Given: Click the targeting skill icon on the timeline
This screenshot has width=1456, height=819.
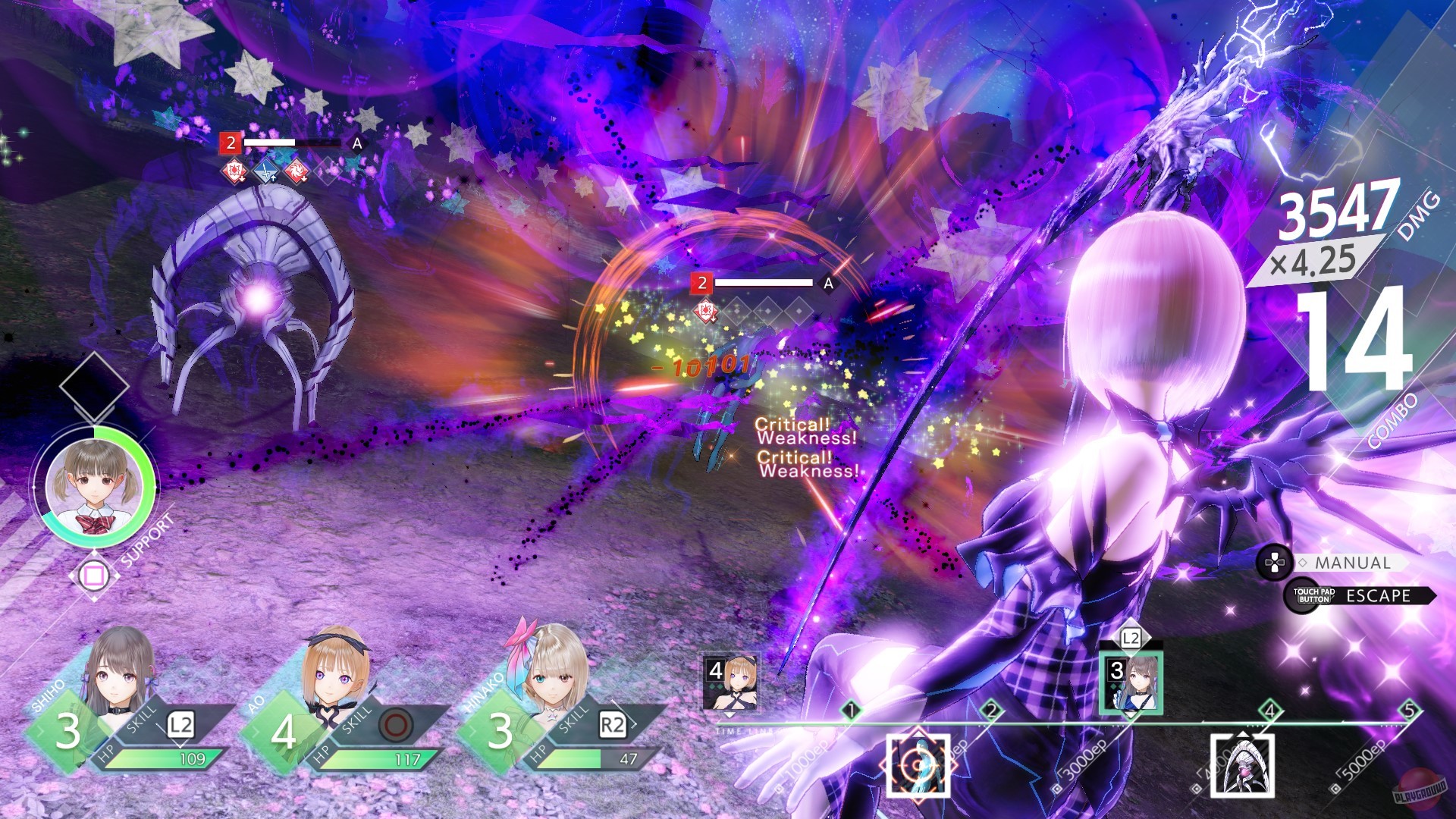Looking at the screenshot, I should click(x=918, y=767).
